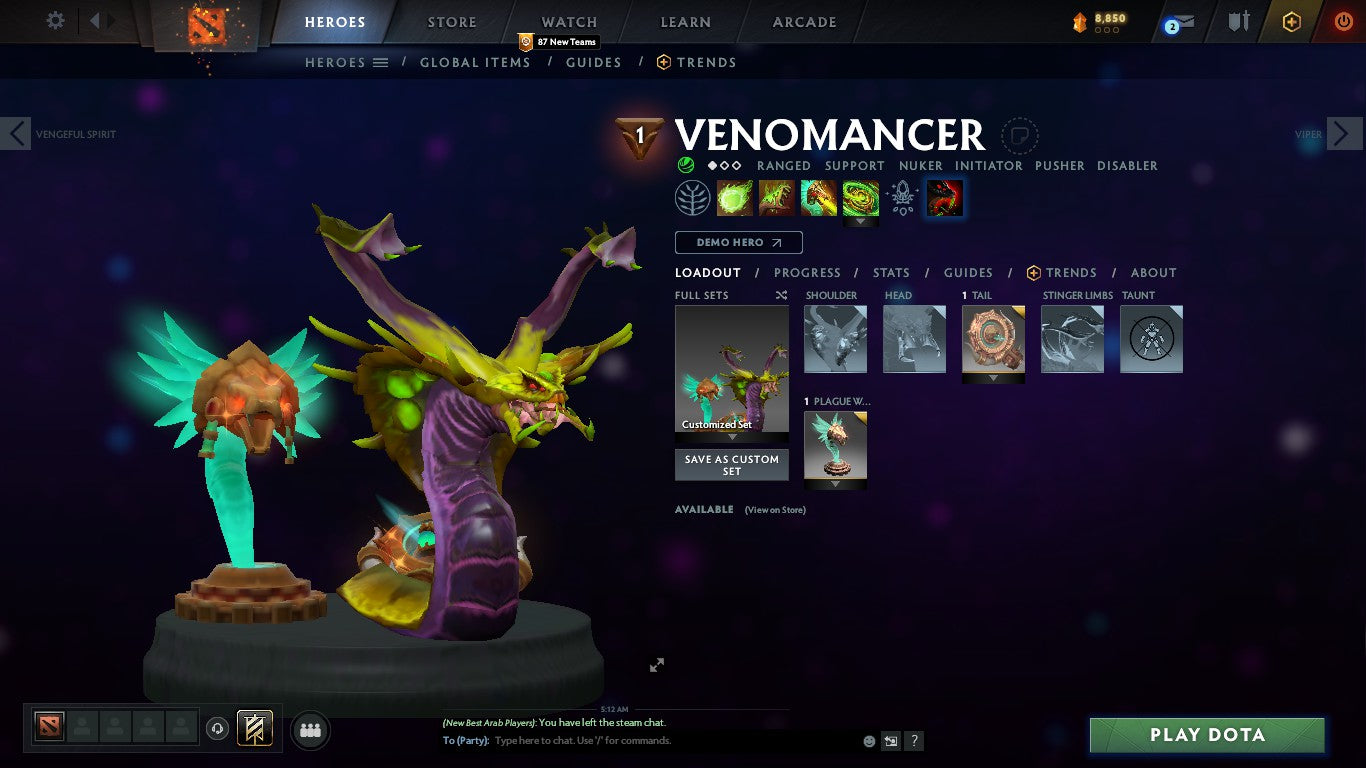Open the ARCADE menu item
The height and width of the screenshot is (768, 1366).
pos(802,21)
